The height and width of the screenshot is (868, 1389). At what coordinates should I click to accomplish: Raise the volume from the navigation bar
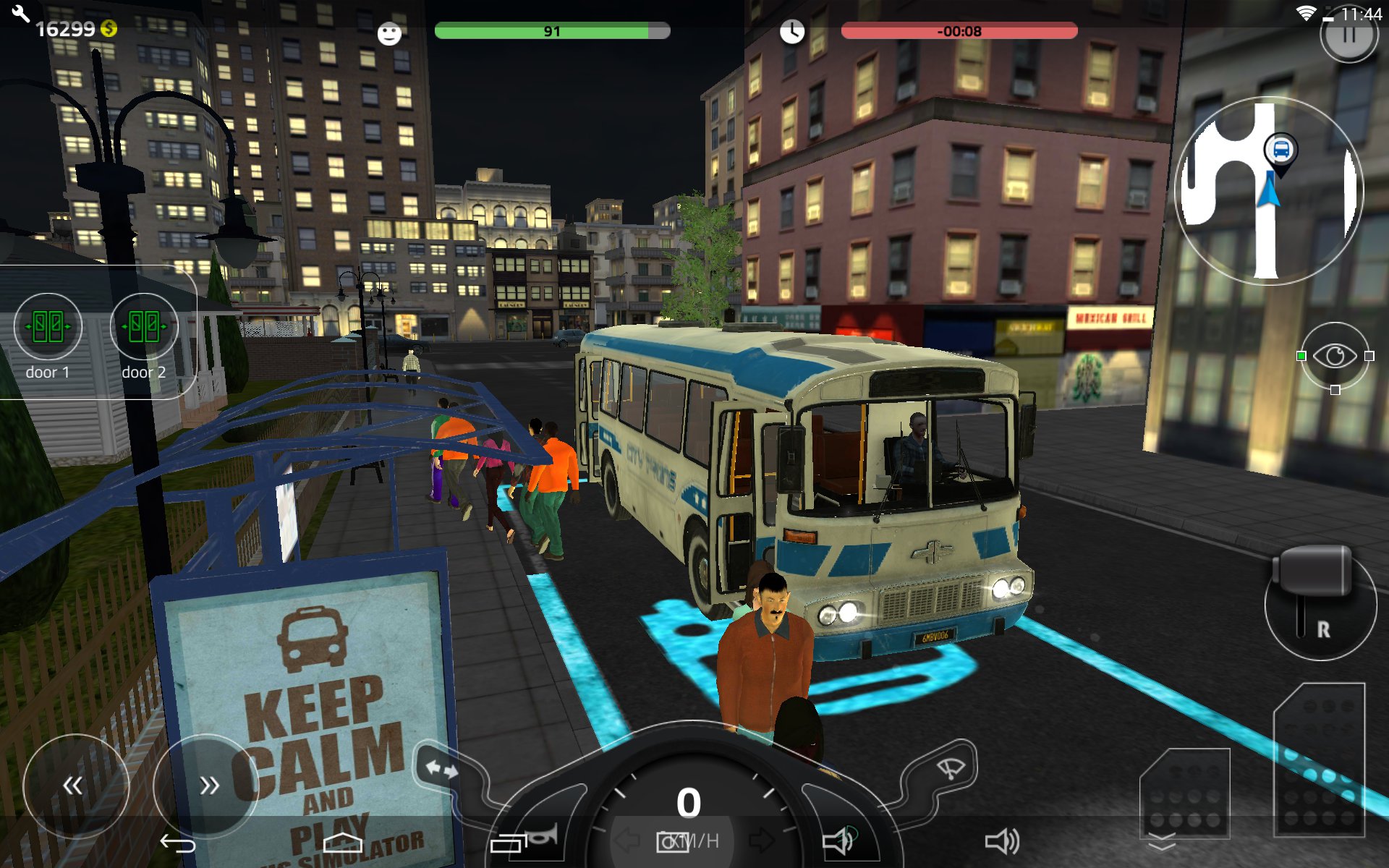[1002, 841]
